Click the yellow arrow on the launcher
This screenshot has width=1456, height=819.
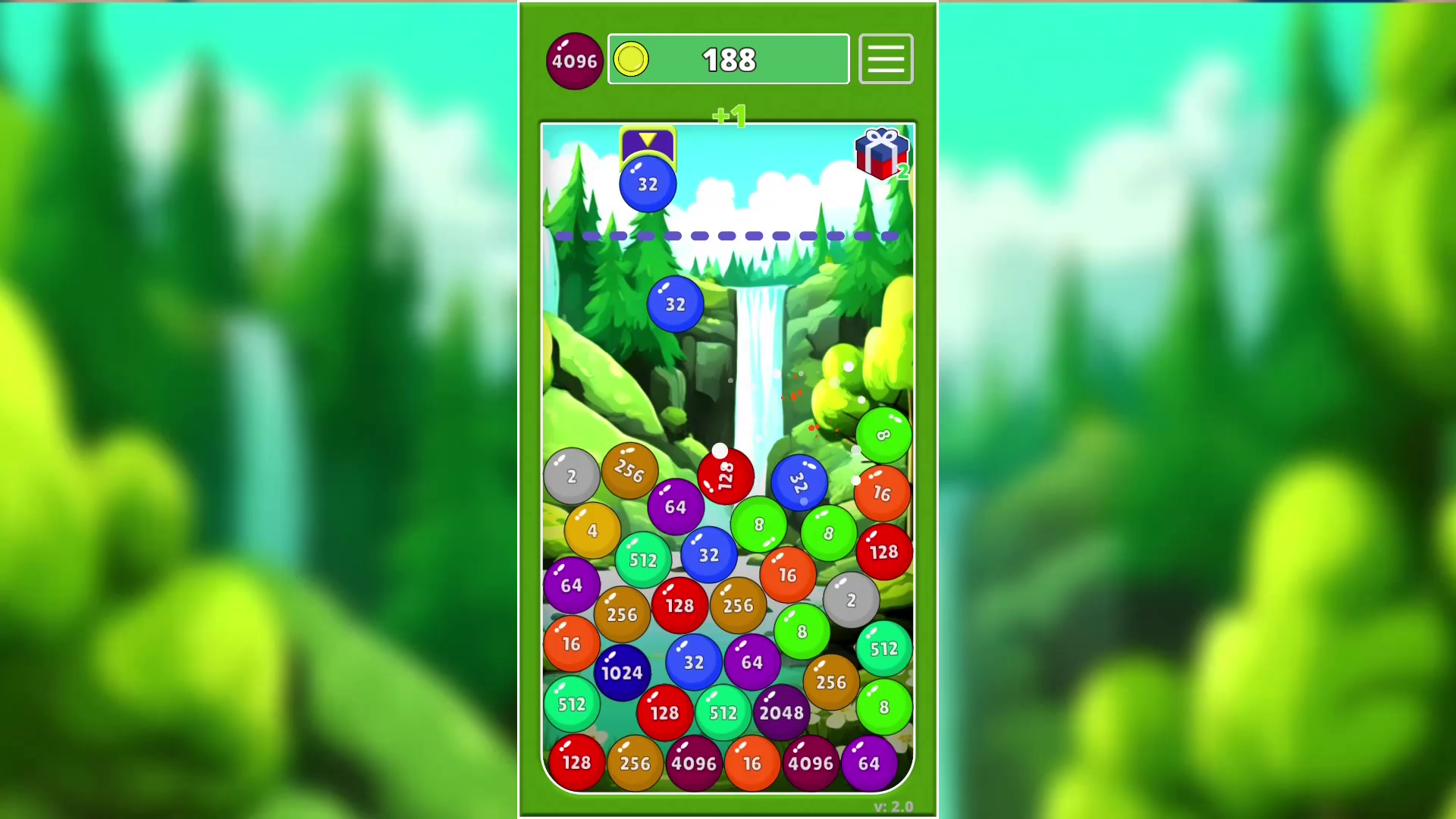click(646, 140)
